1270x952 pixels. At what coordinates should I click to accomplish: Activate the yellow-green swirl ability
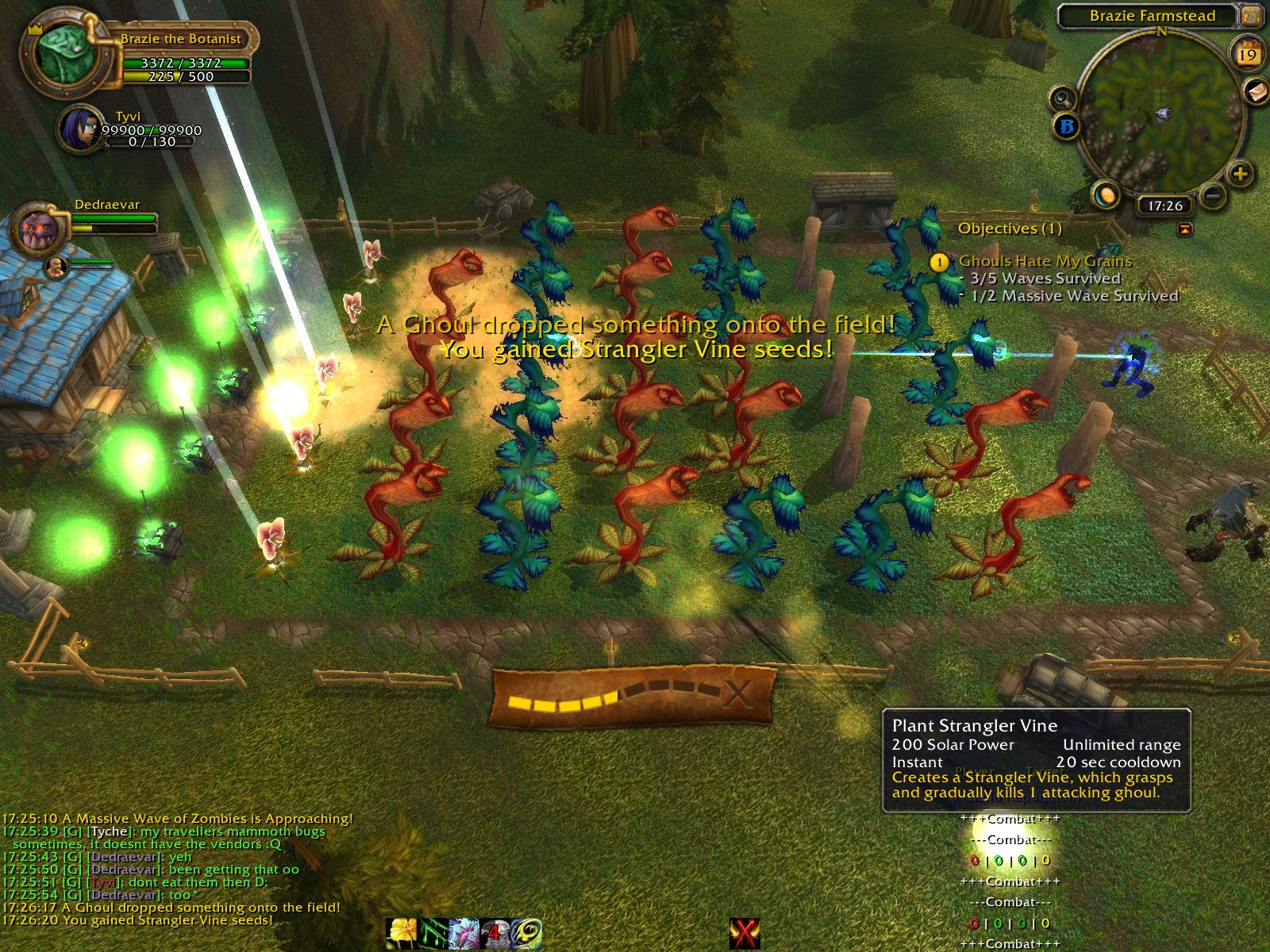(525, 933)
